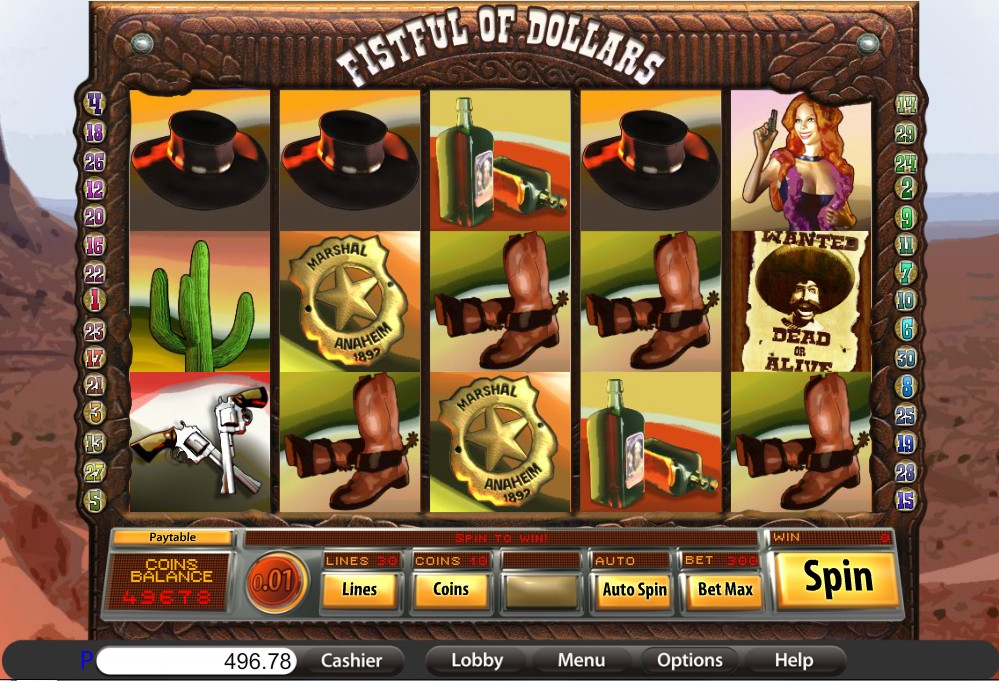Image resolution: width=999 pixels, height=681 pixels.
Task: Choose the payline 4 marker
Action: (96, 103)
